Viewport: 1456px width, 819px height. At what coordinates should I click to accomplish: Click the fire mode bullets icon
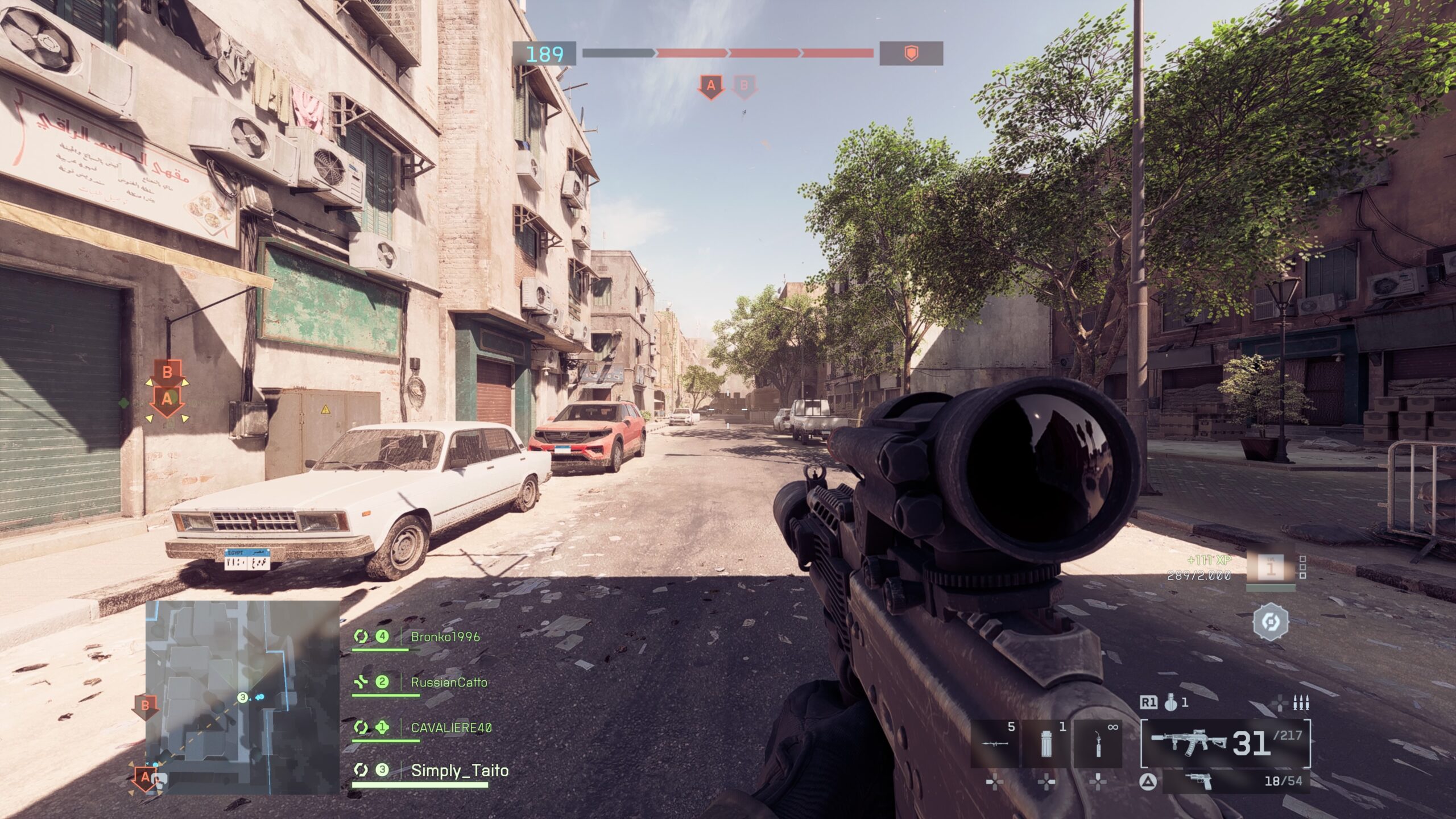tap(1301, 704)
